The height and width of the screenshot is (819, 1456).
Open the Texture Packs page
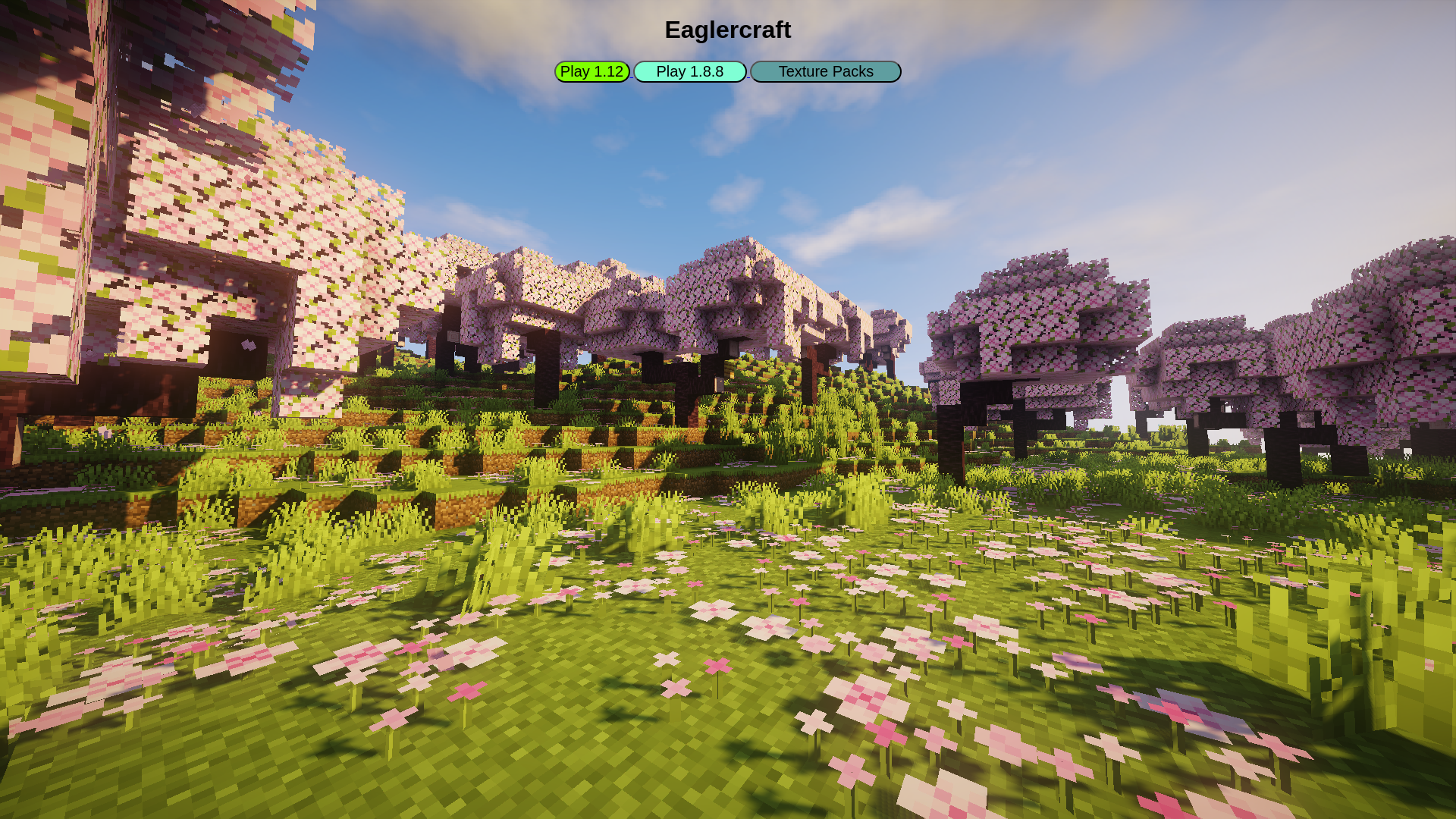coord(825,71)
